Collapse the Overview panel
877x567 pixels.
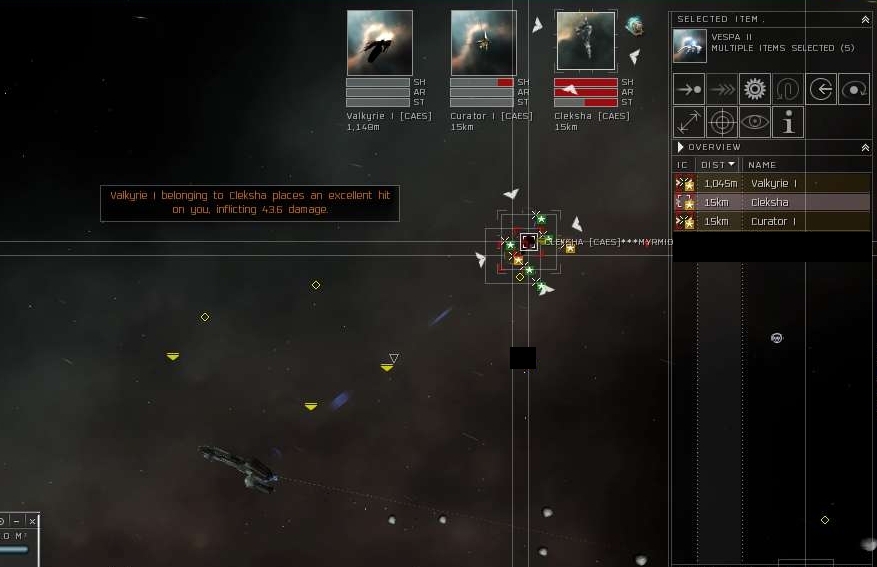click(x=865, y=147)
